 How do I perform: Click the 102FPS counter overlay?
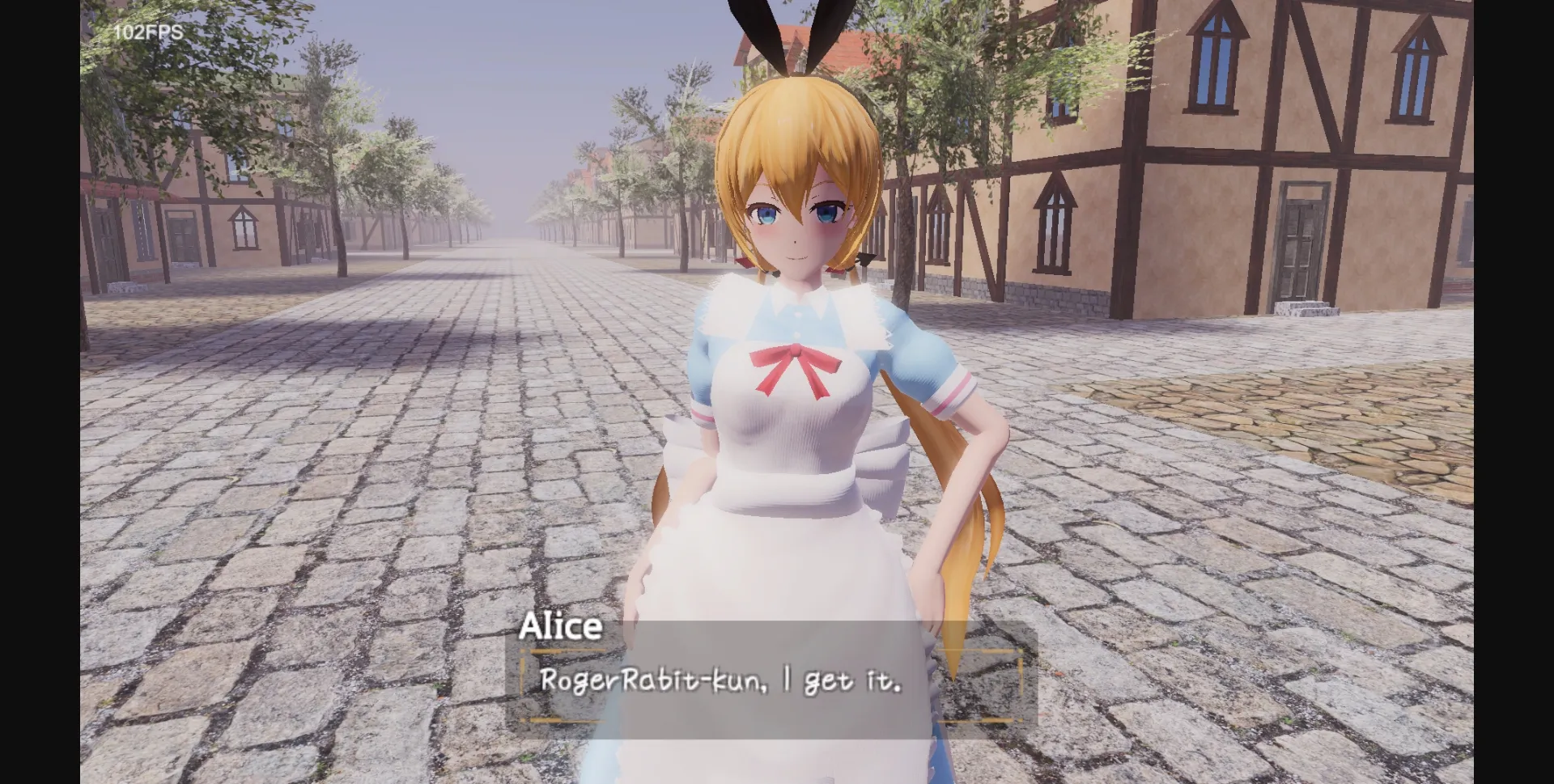[x=150, y=34]
